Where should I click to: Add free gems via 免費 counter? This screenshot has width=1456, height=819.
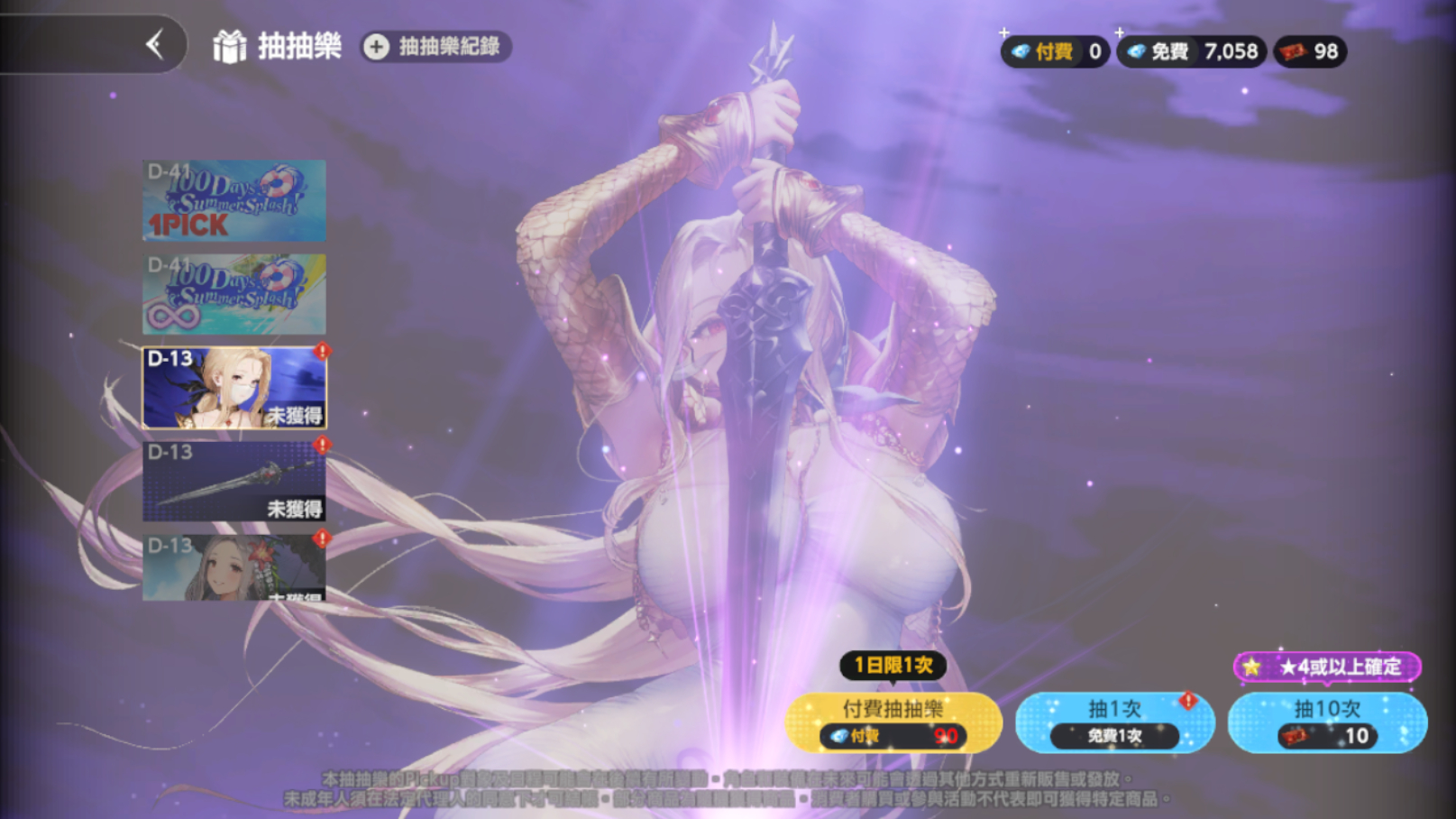[1190, 51]
